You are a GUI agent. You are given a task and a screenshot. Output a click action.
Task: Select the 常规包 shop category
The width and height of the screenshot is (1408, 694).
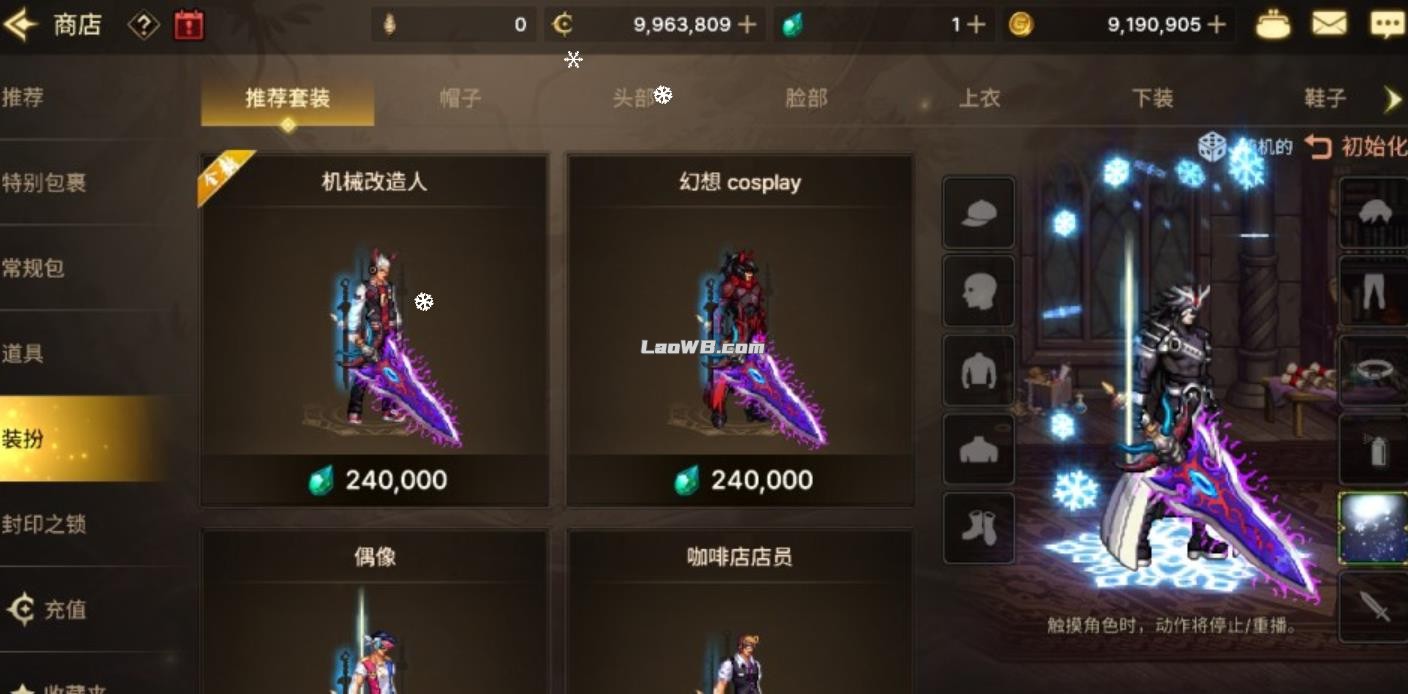[34, 268]
